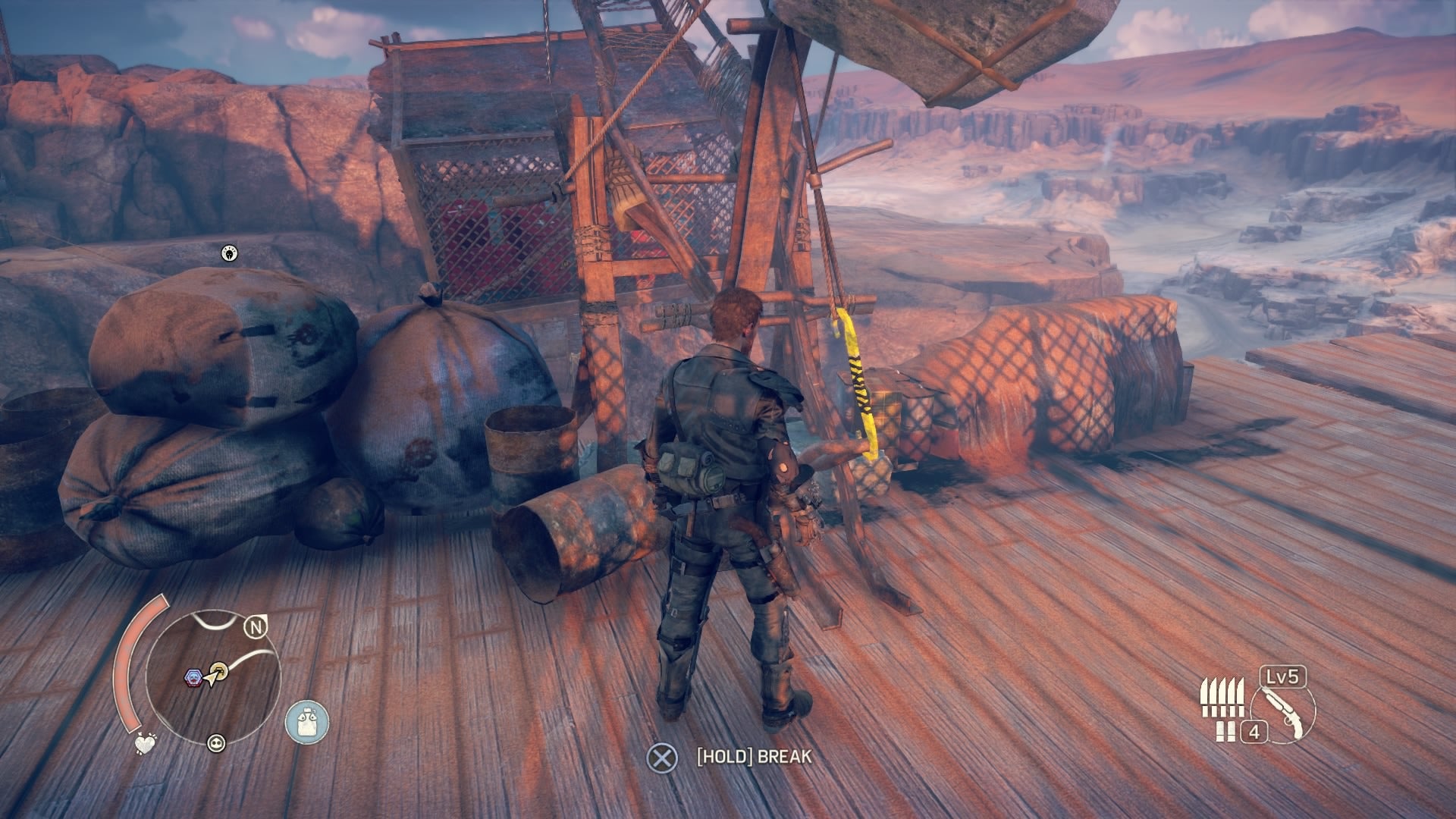Click the ammo reserve counter showing 4
The width and height of the screenshot is (1456, 819).
1254,733
